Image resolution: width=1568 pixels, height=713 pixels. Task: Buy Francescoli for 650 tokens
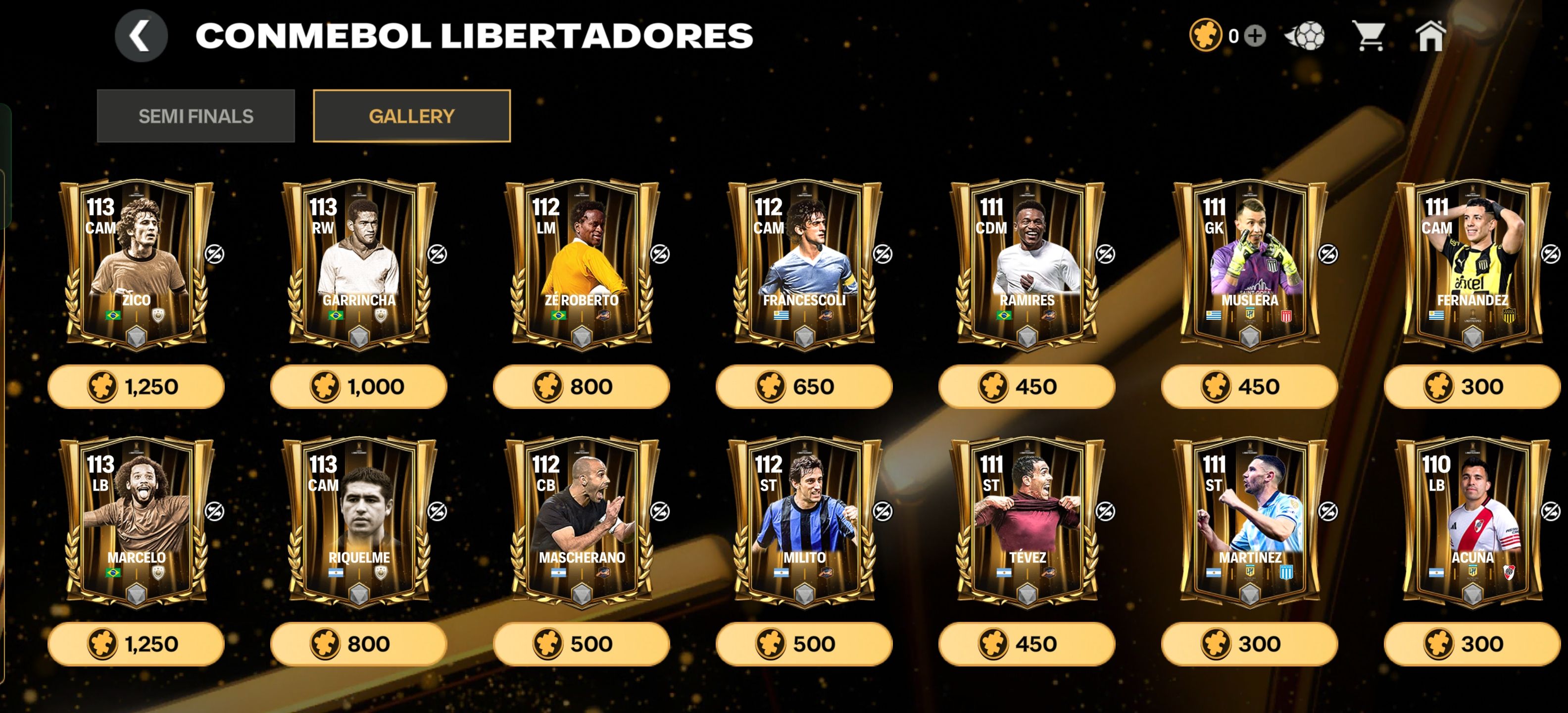803,387
